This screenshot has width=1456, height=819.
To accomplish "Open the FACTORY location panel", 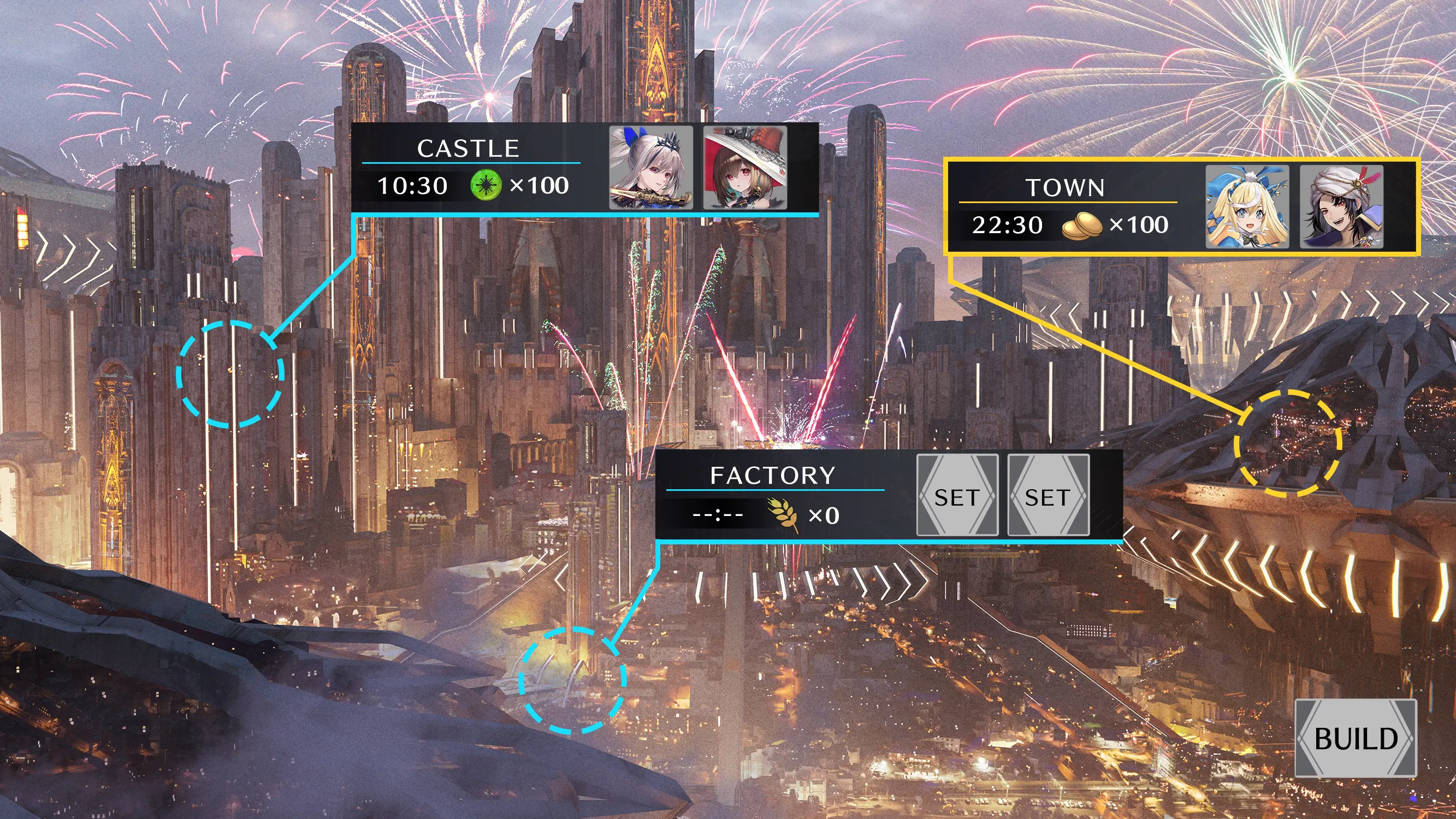I will click(773, 476).
